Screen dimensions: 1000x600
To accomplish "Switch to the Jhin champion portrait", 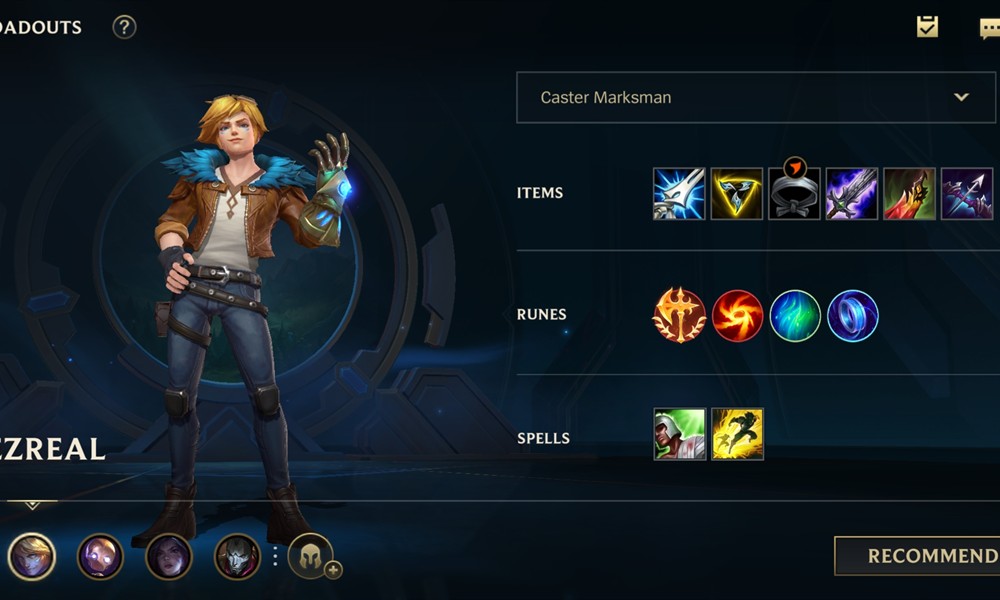I will click(x=237, y=556).
